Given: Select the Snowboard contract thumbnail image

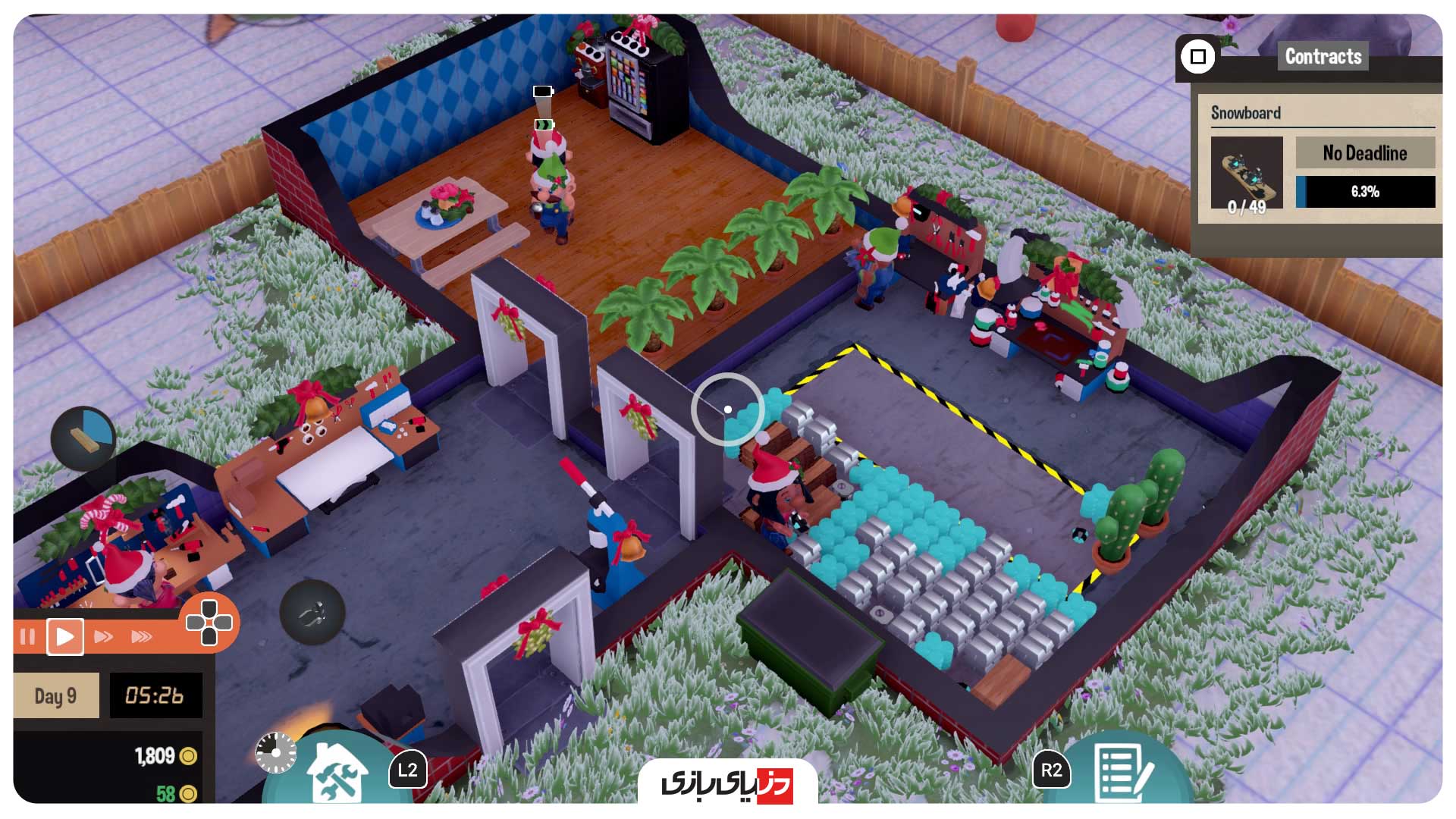Looking at the screenshot, I should (1247, 173).
